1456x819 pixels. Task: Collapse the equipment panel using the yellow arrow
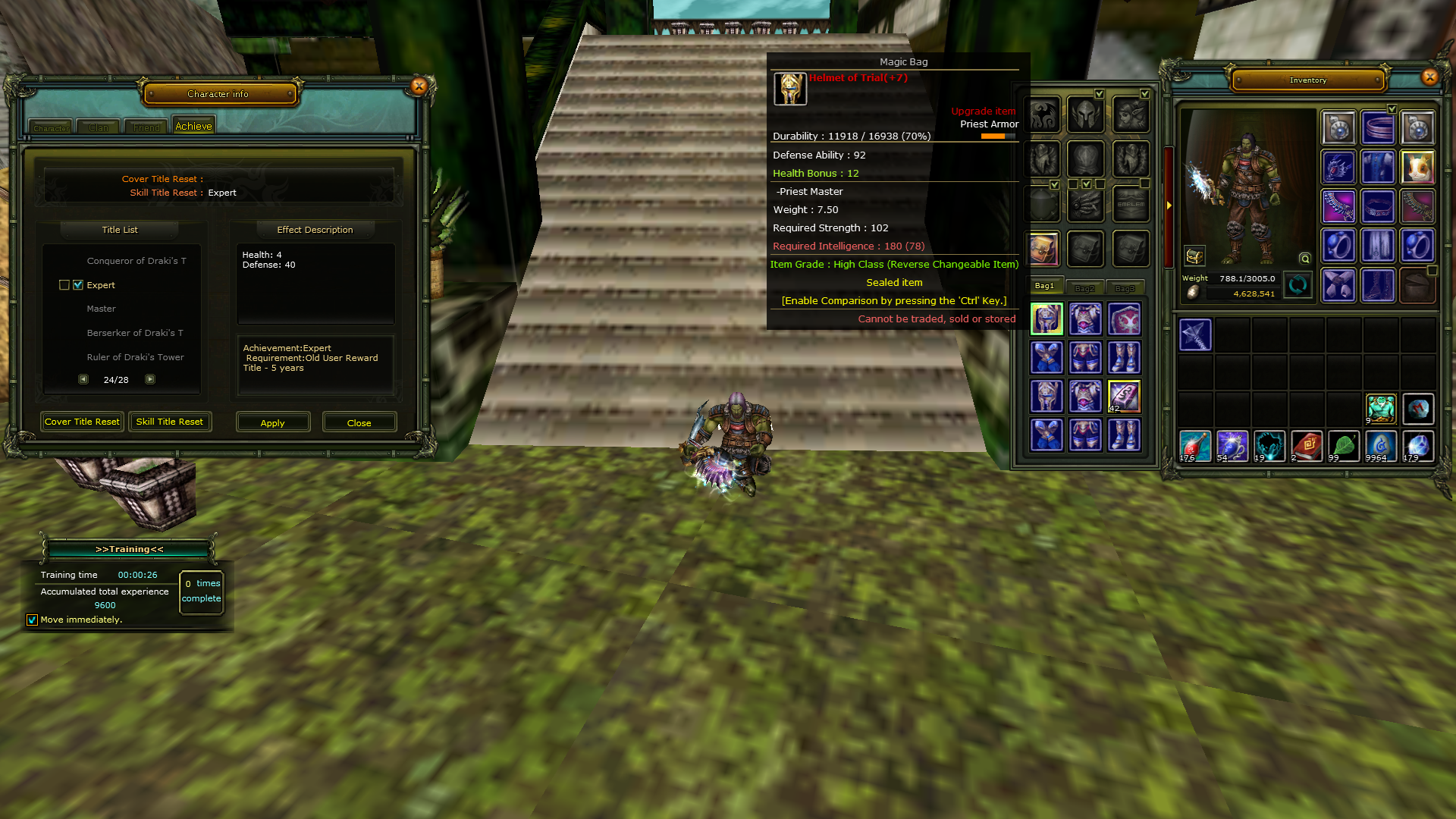click(x=1170, y=204)
